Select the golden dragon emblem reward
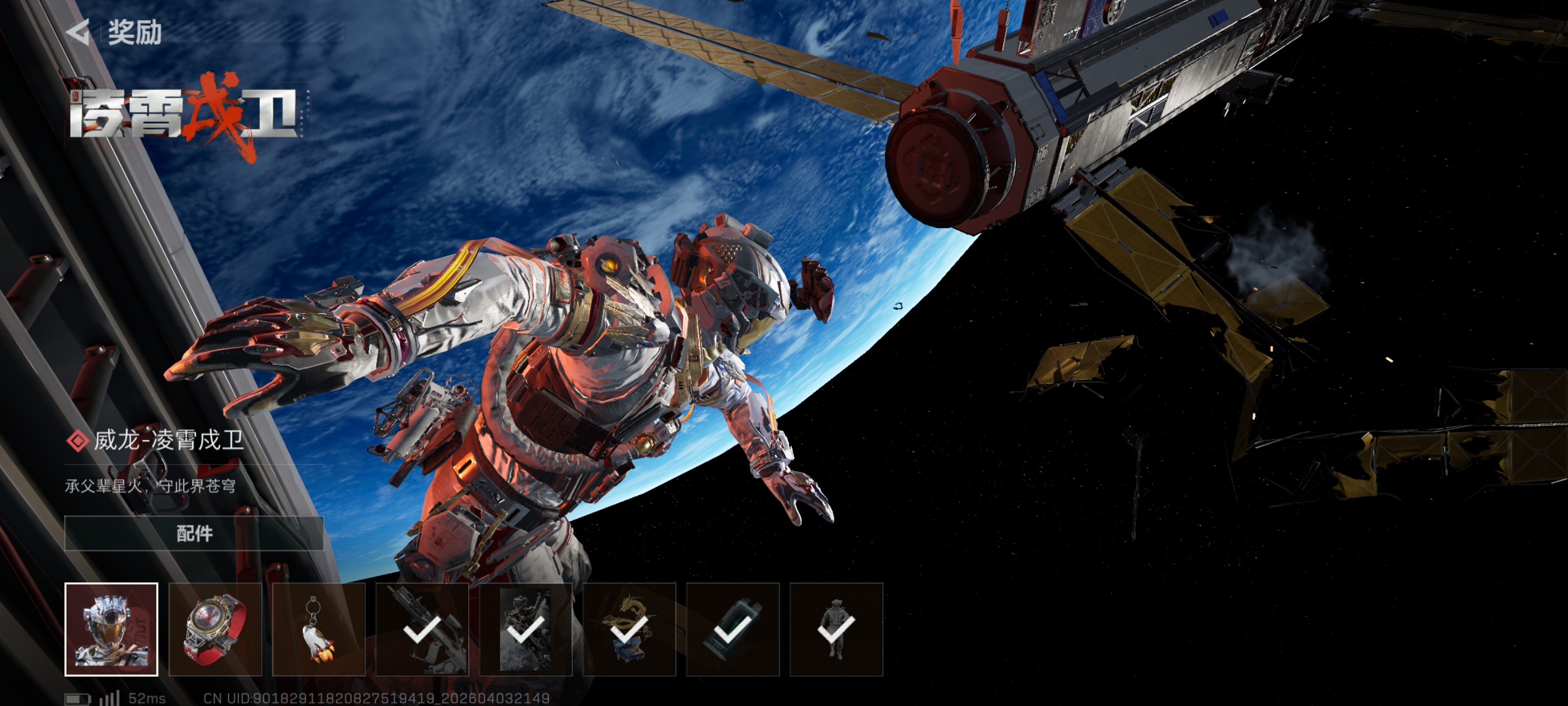 tap(629, 629)
